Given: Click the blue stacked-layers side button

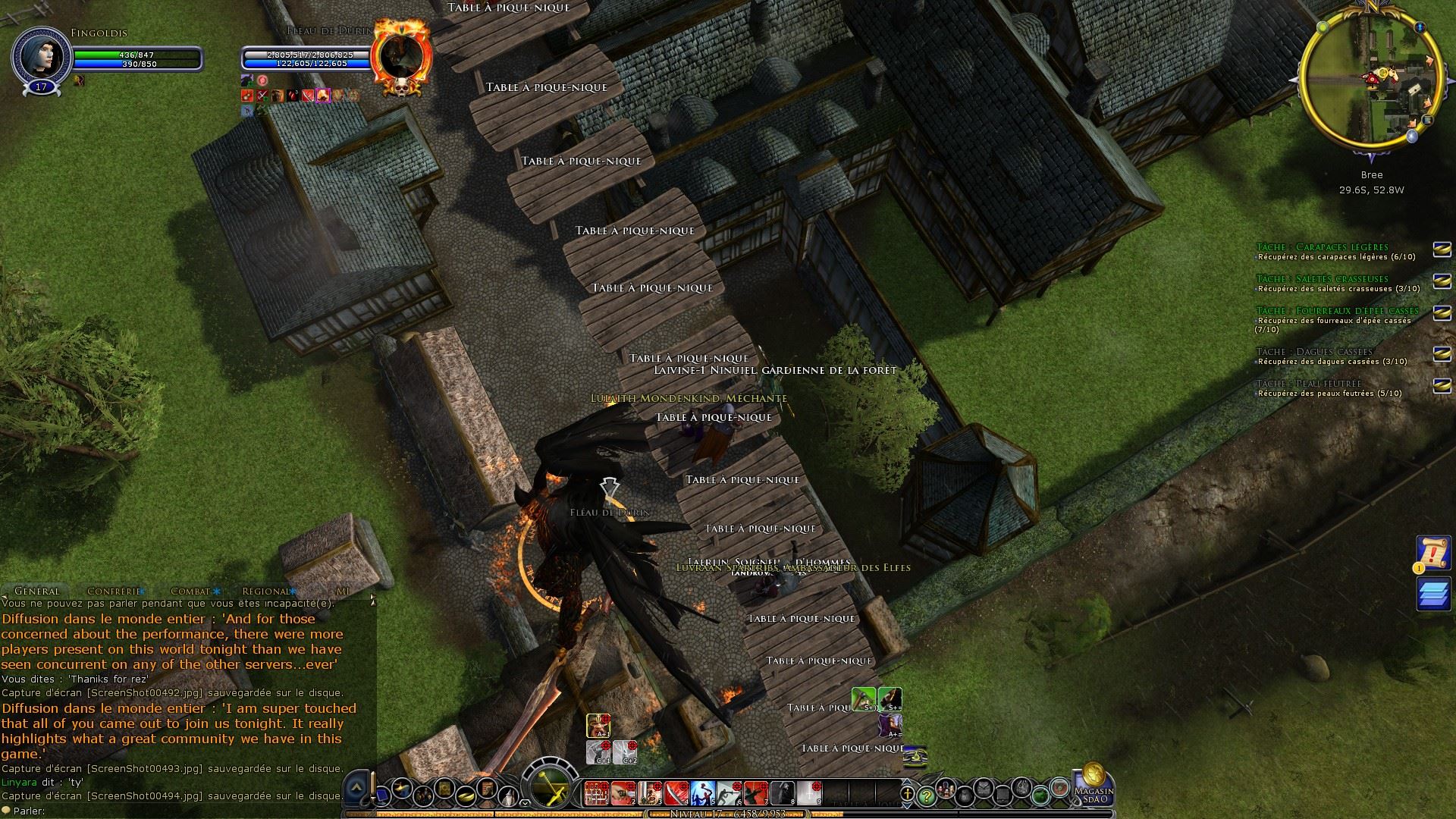Looking at the screenshot, I should (x=1432, y=594).
